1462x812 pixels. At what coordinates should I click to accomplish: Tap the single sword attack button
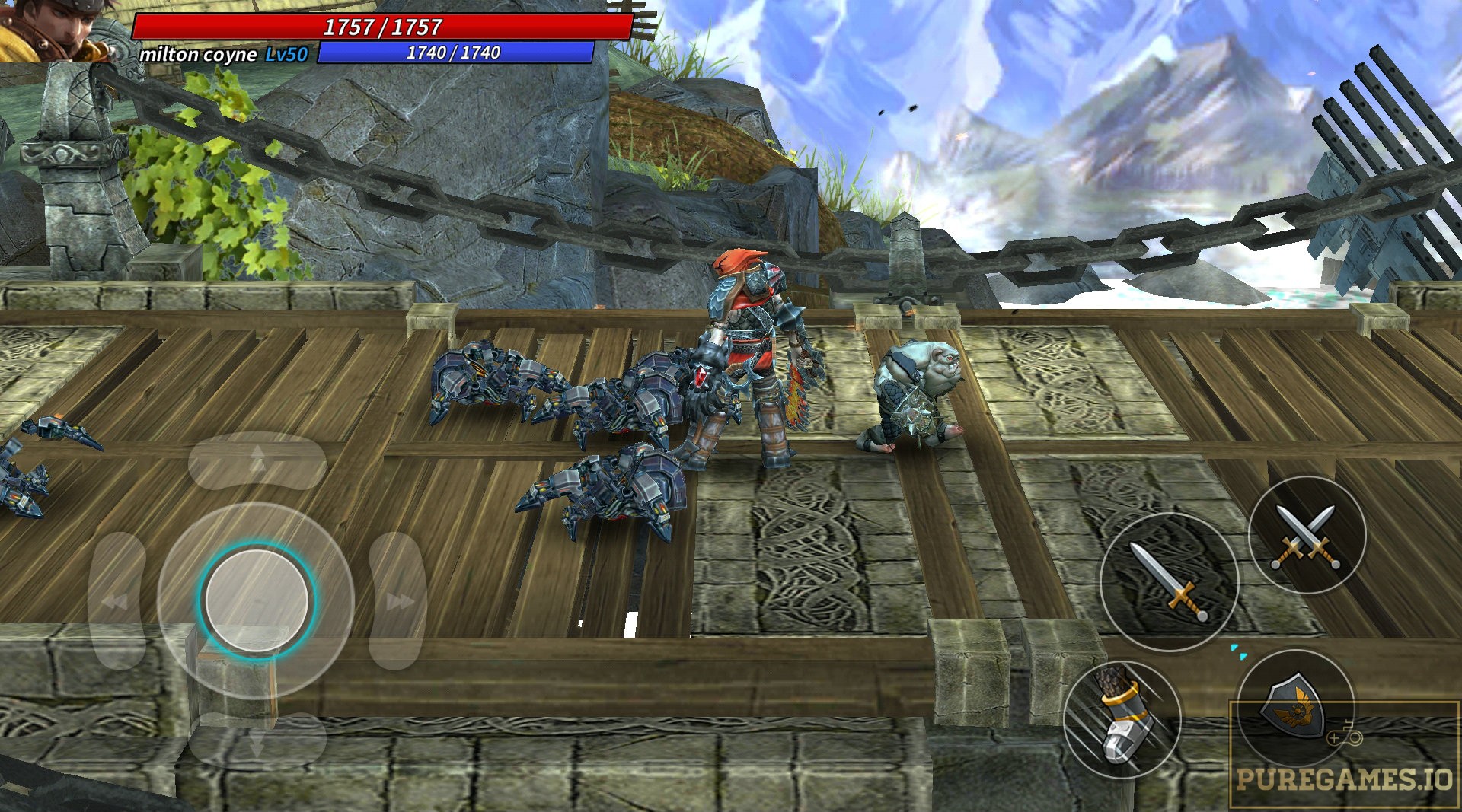[1169, 581]
